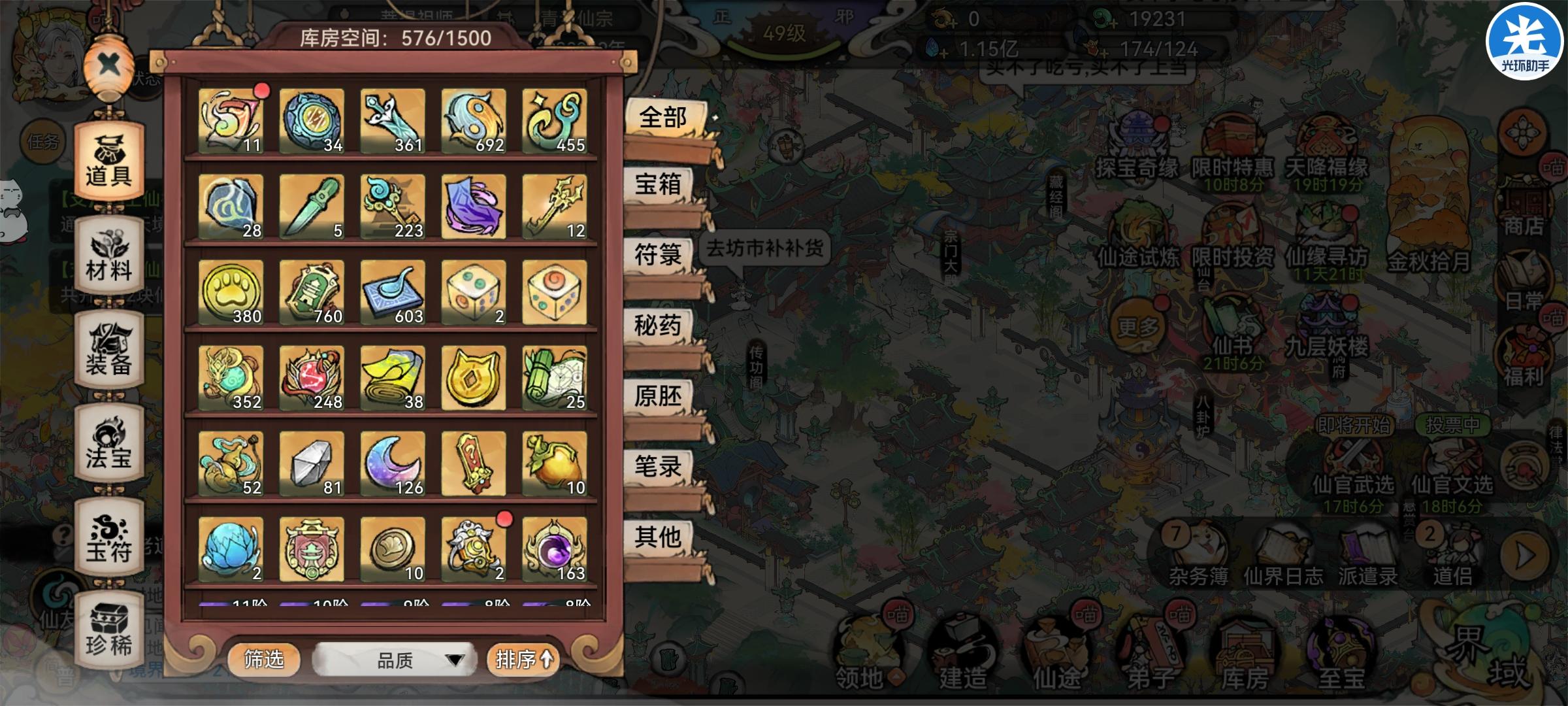Click the 576/1500 warehouse capacity bar
The width and height of the screenshot is (1568, 706).
392,37
